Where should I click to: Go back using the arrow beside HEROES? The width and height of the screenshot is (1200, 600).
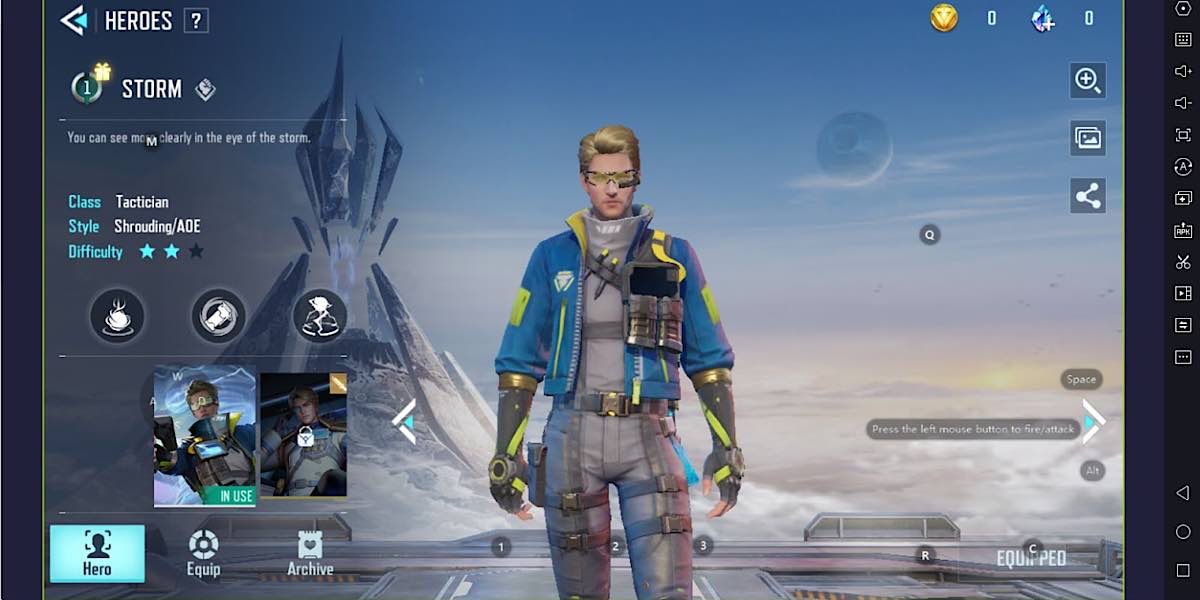74,20
